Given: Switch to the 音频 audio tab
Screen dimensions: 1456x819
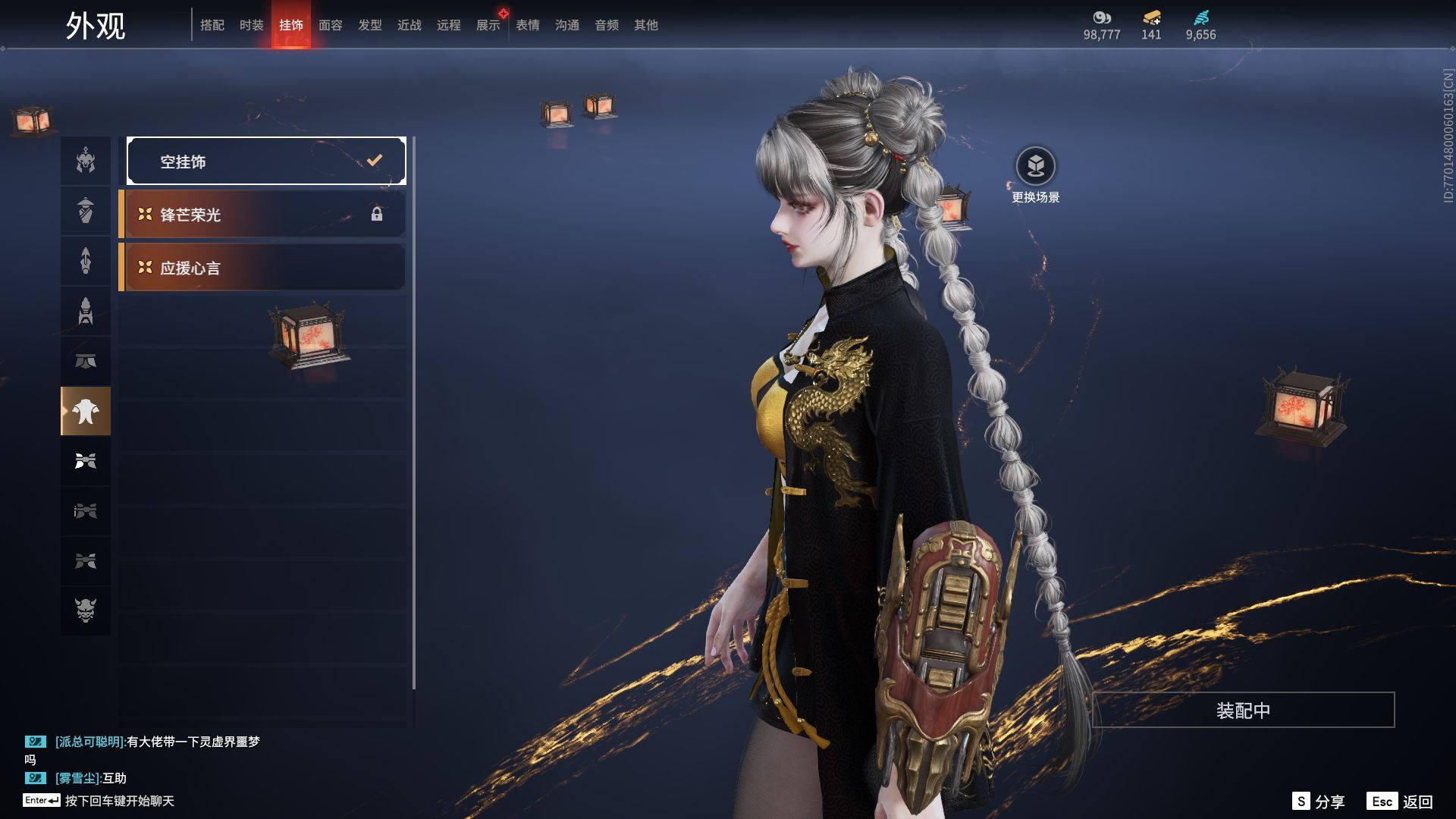Looking at the screenshot, I should point(607,25).
